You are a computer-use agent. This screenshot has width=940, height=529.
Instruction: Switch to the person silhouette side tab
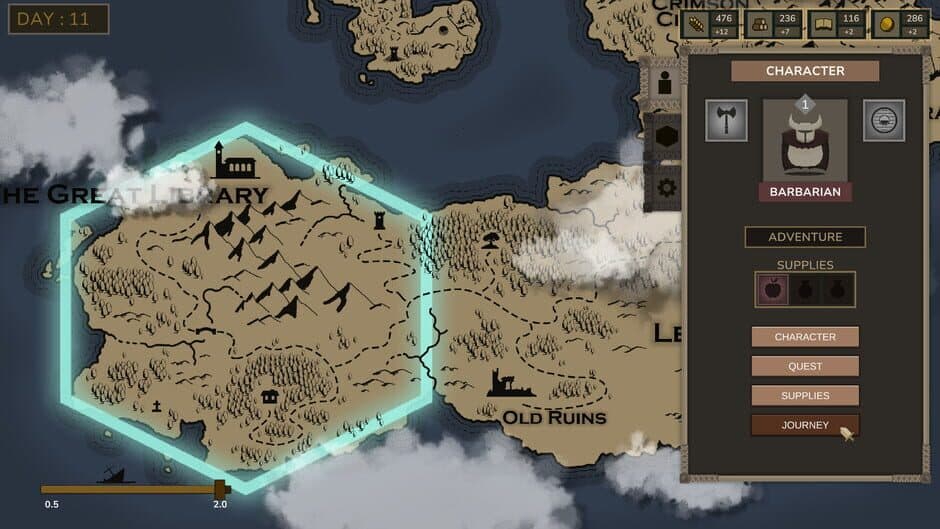(664, 86)
